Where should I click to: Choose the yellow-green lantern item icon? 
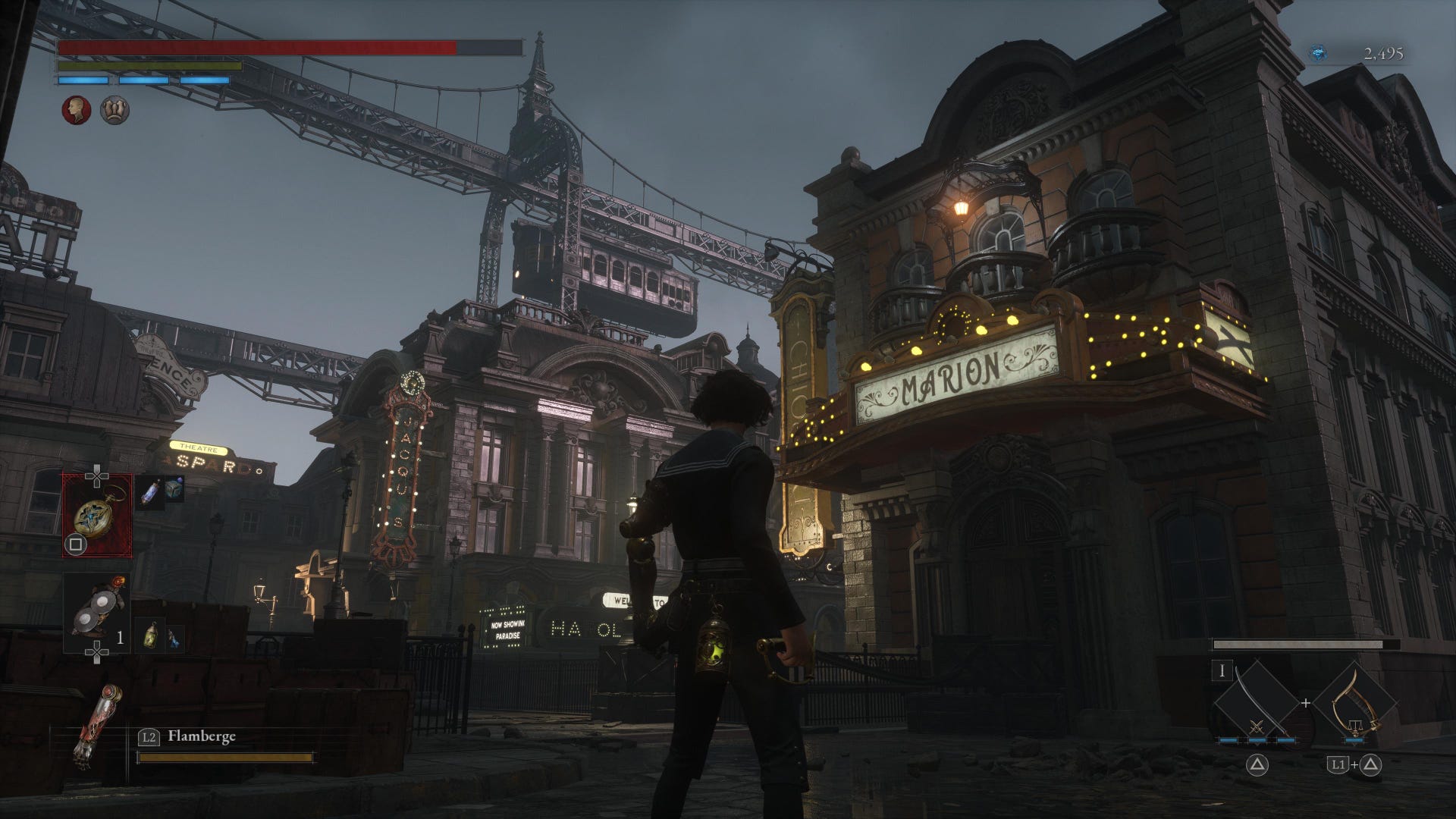[x=152, y=636]
